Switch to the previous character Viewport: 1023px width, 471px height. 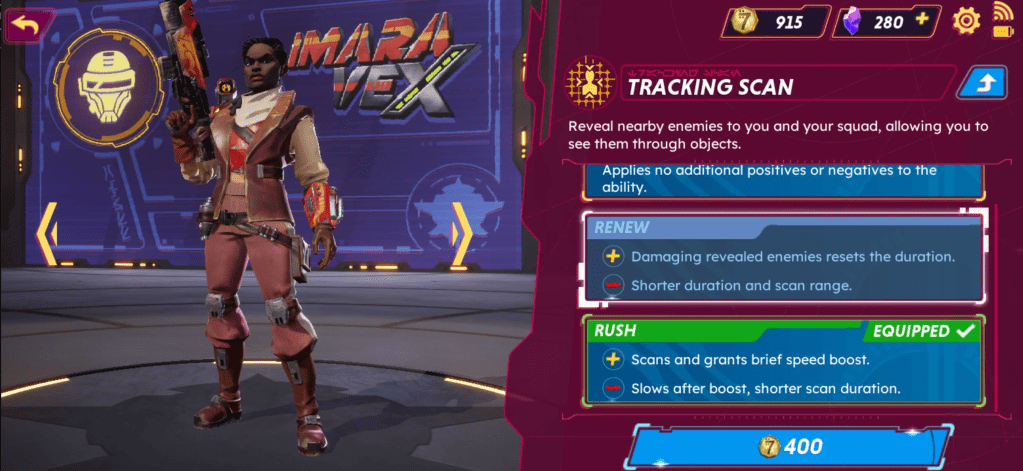pos(46,235)
